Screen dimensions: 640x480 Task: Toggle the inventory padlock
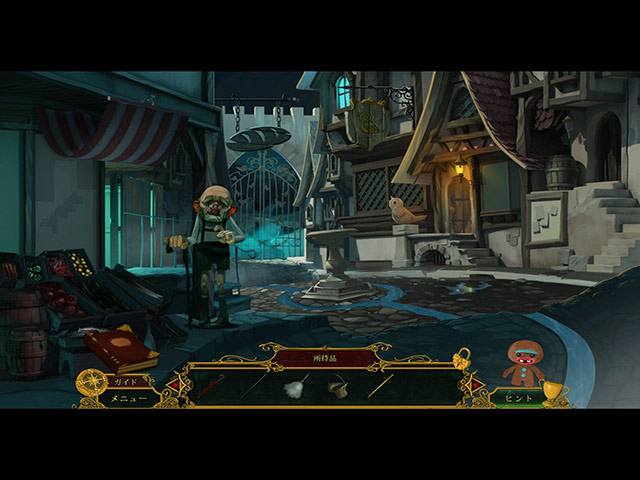pos(461,358)
